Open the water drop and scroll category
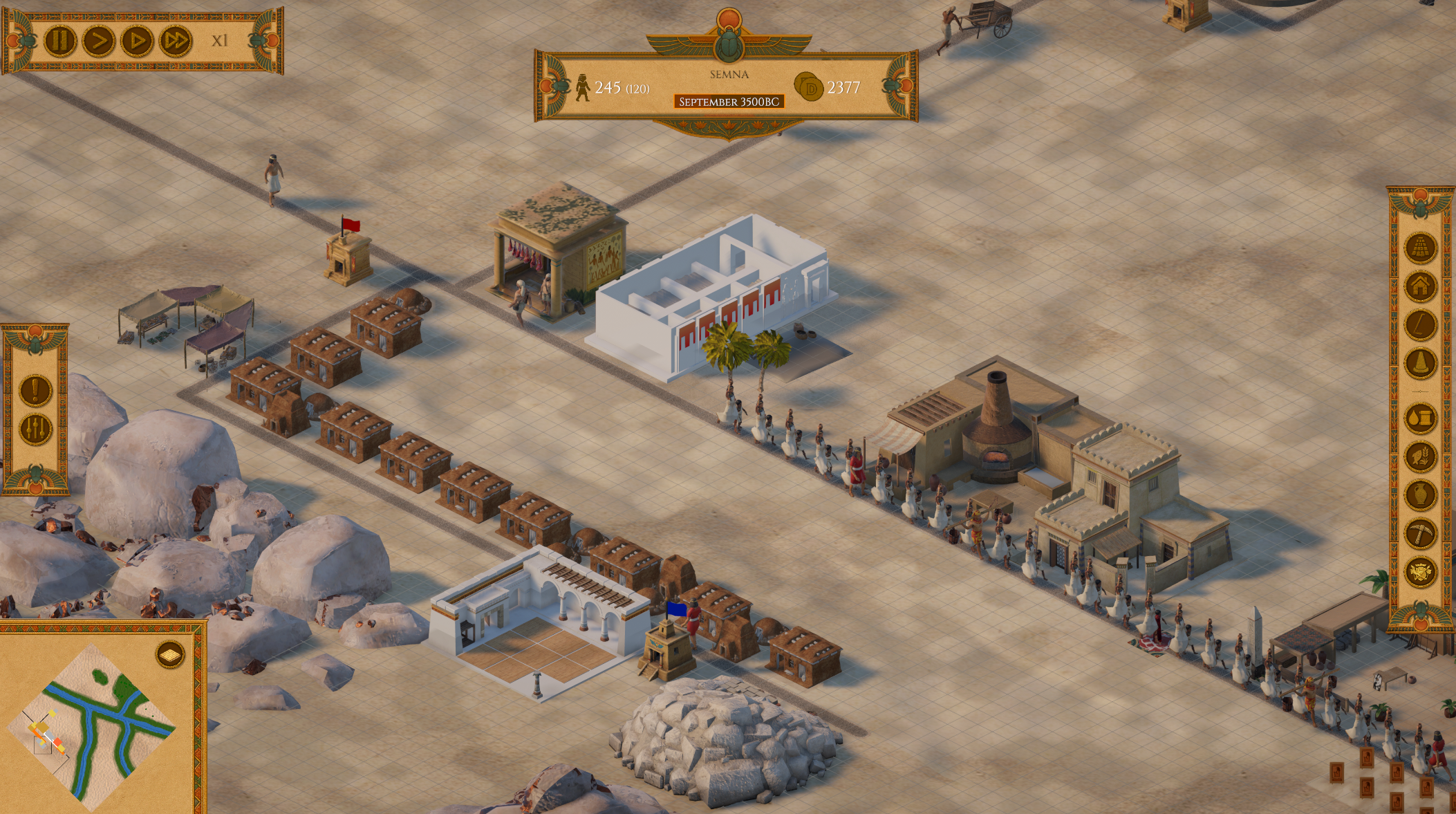Image resolution: width=1456 pixels, height=814 pixels. tap(1421, 418)
